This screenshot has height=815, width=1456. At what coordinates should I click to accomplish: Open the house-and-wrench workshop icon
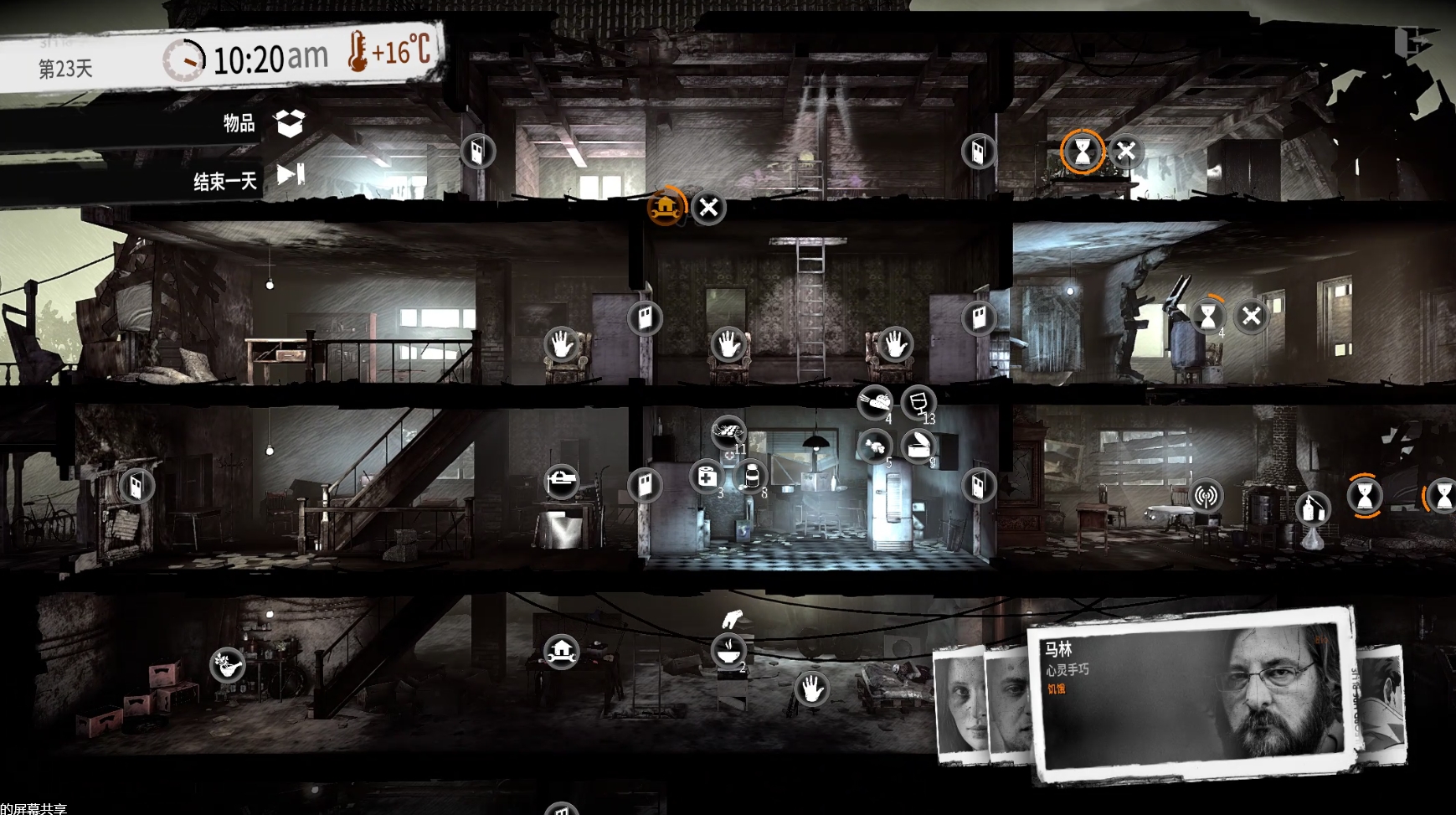click(561, 651)
